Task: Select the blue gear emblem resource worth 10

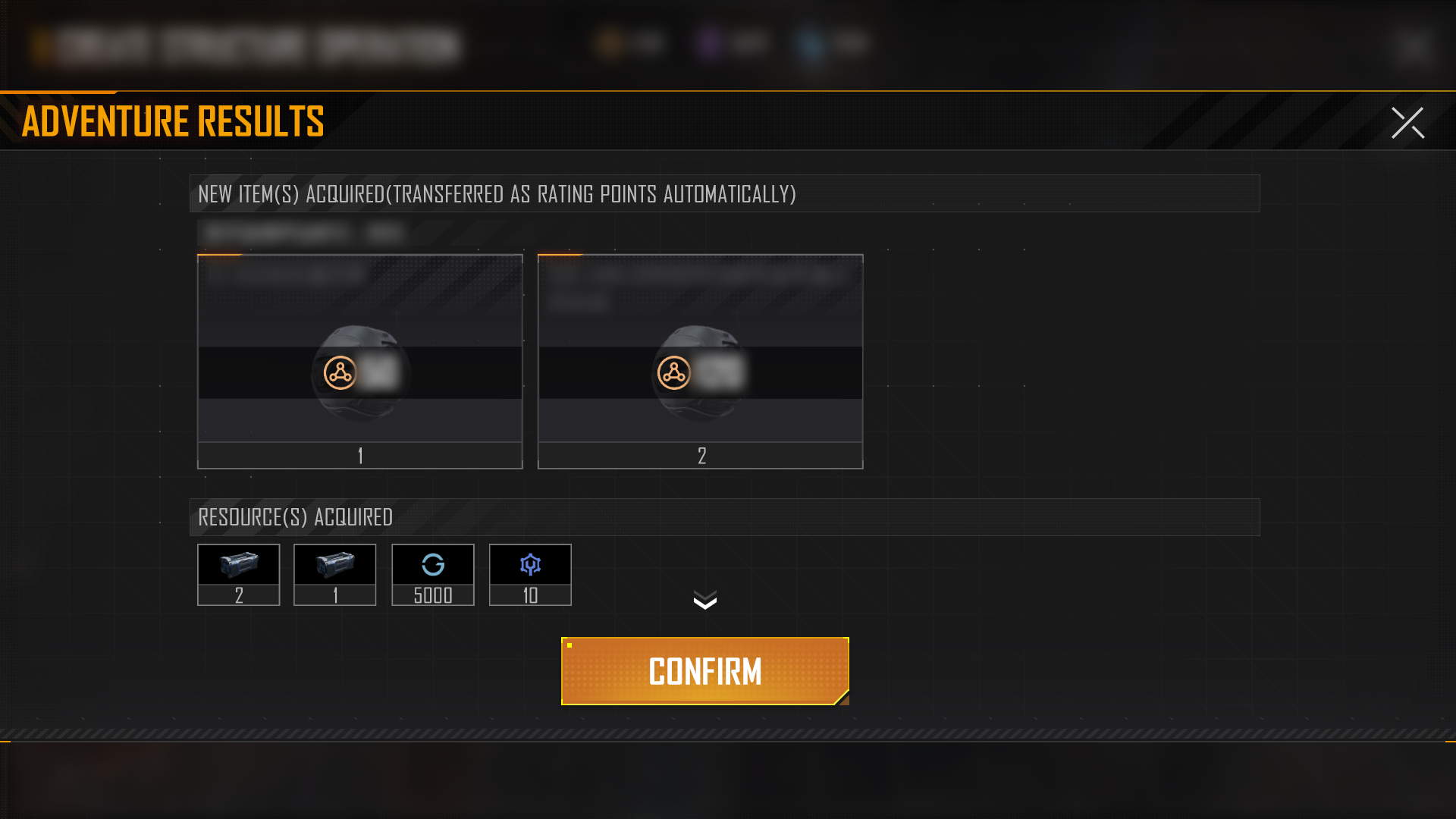Action: click(x=530, y=574)
